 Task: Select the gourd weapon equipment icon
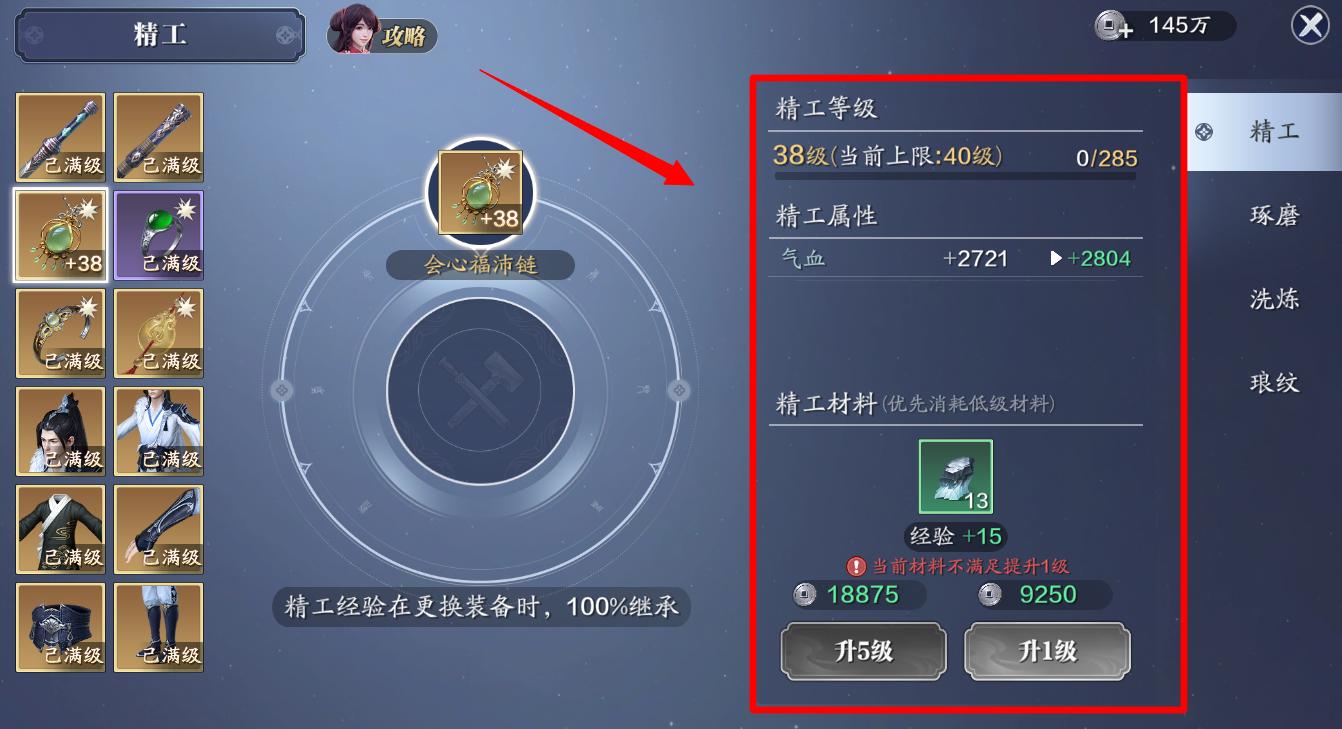click(158, 332)
